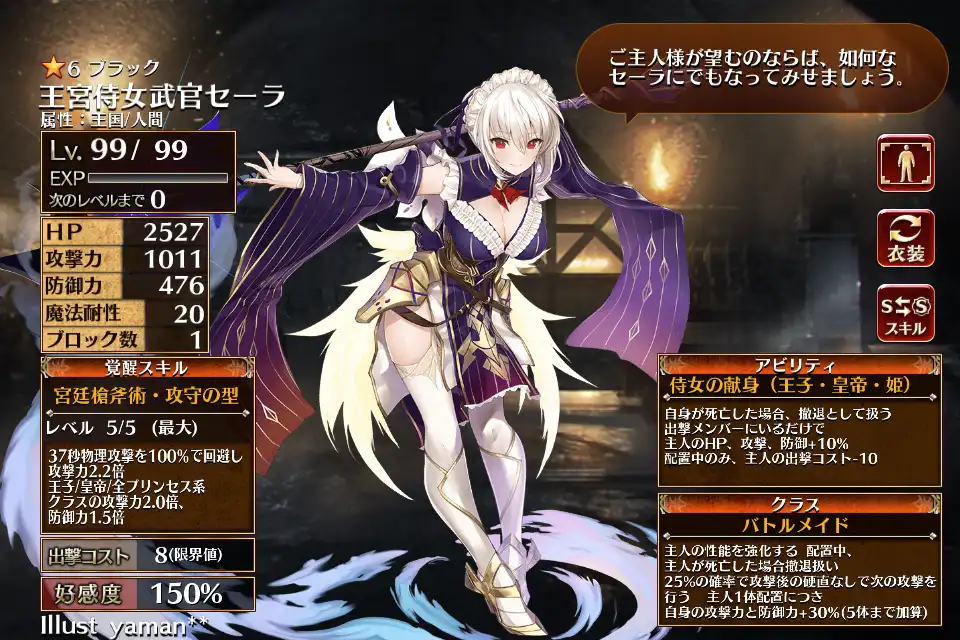Open the 衣装 costume switch button

tap(905, 238)
